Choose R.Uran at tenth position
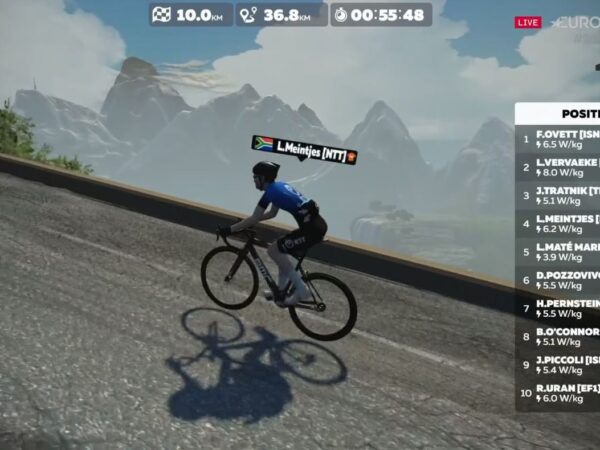The height and width of the screenshot is (450, 600). pyautogui.click(x=566, y=393)
